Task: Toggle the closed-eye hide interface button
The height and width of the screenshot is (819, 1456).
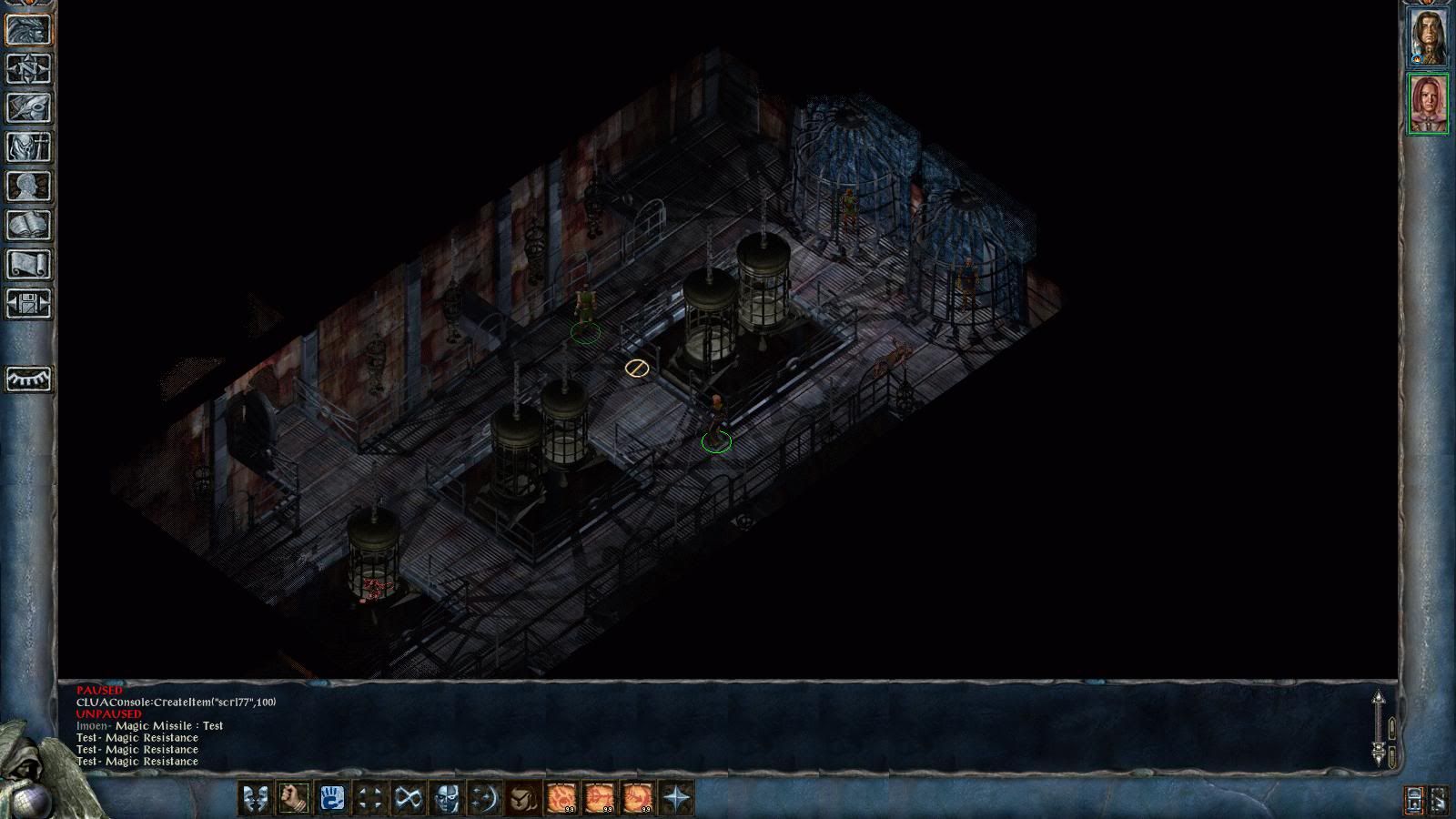Action: 29,379
